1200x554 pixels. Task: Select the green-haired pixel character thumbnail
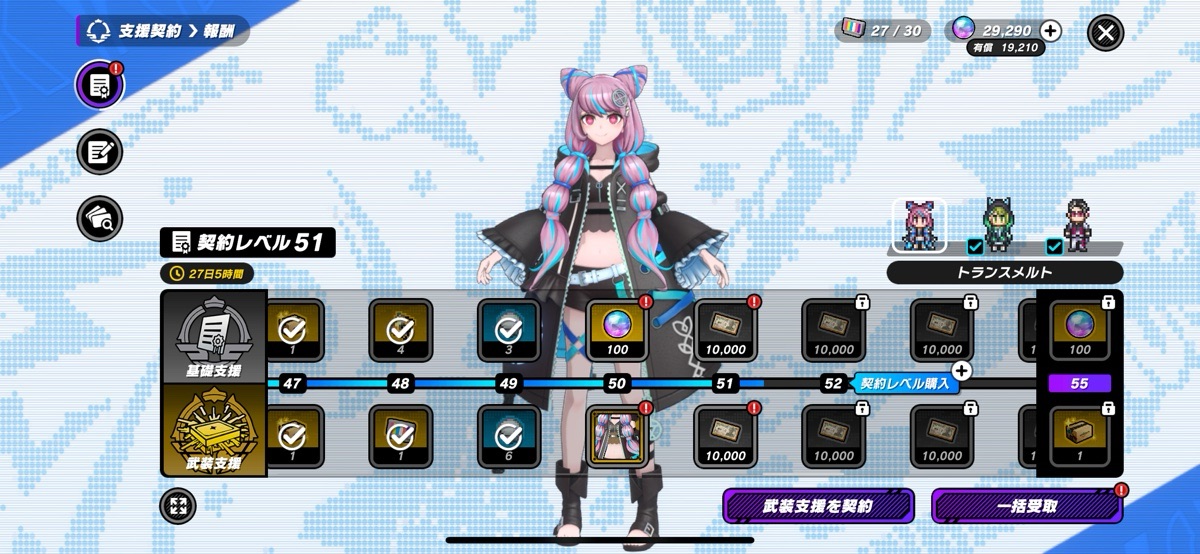click(x=997, y=226)
